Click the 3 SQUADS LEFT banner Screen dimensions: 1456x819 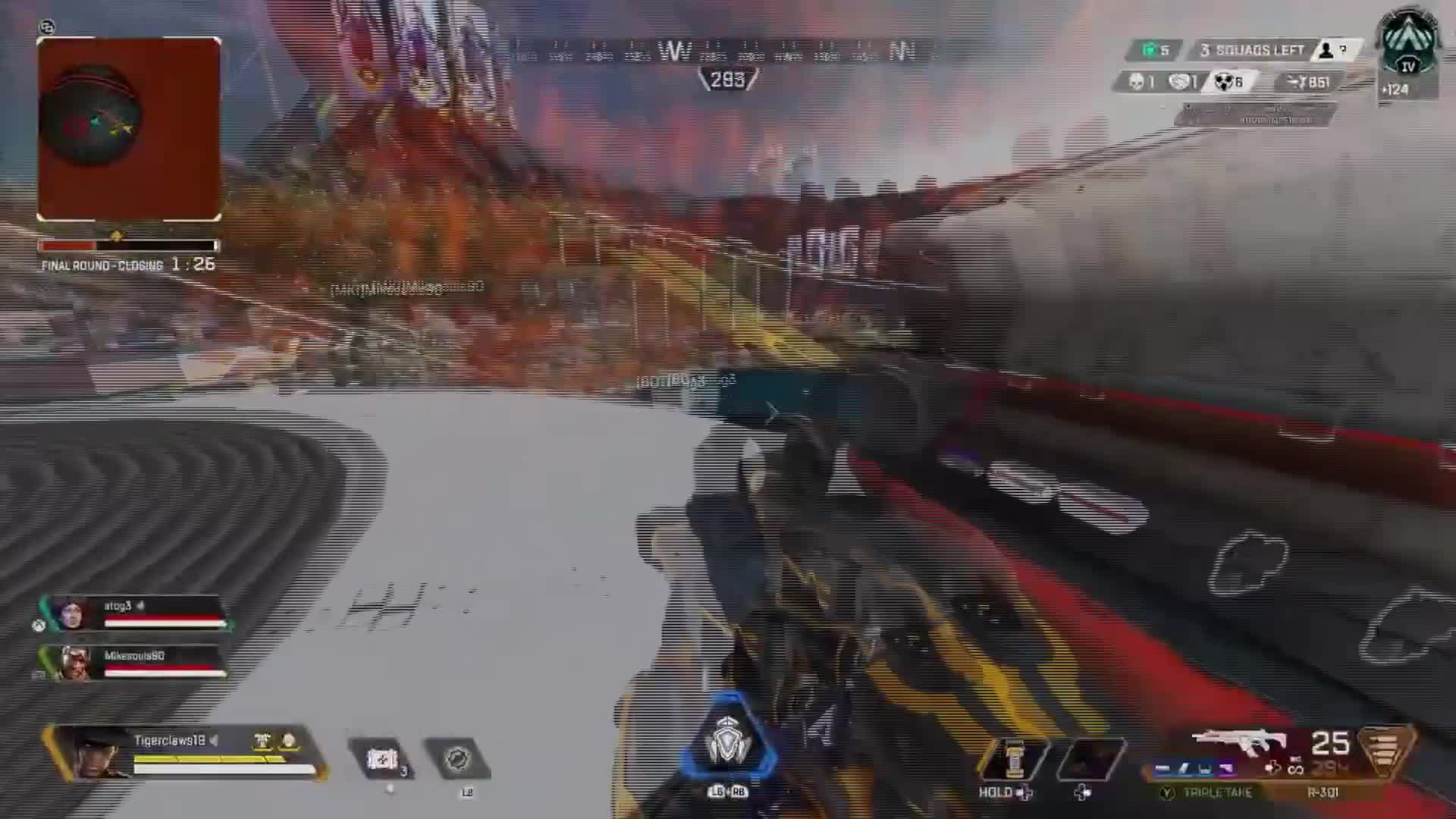(x=1251, y=50)
